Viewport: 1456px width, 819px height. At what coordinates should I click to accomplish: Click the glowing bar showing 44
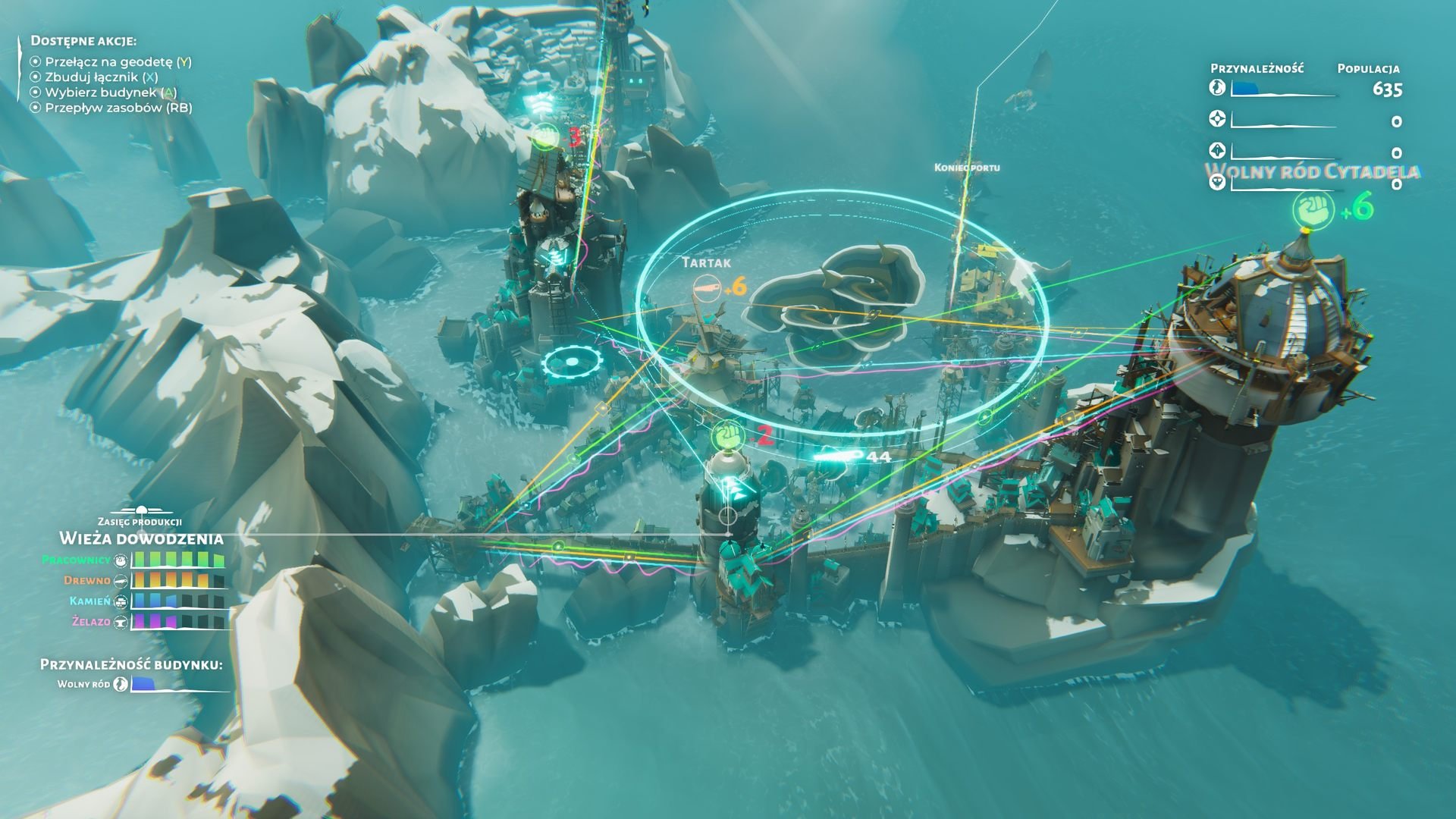(838, 456)
